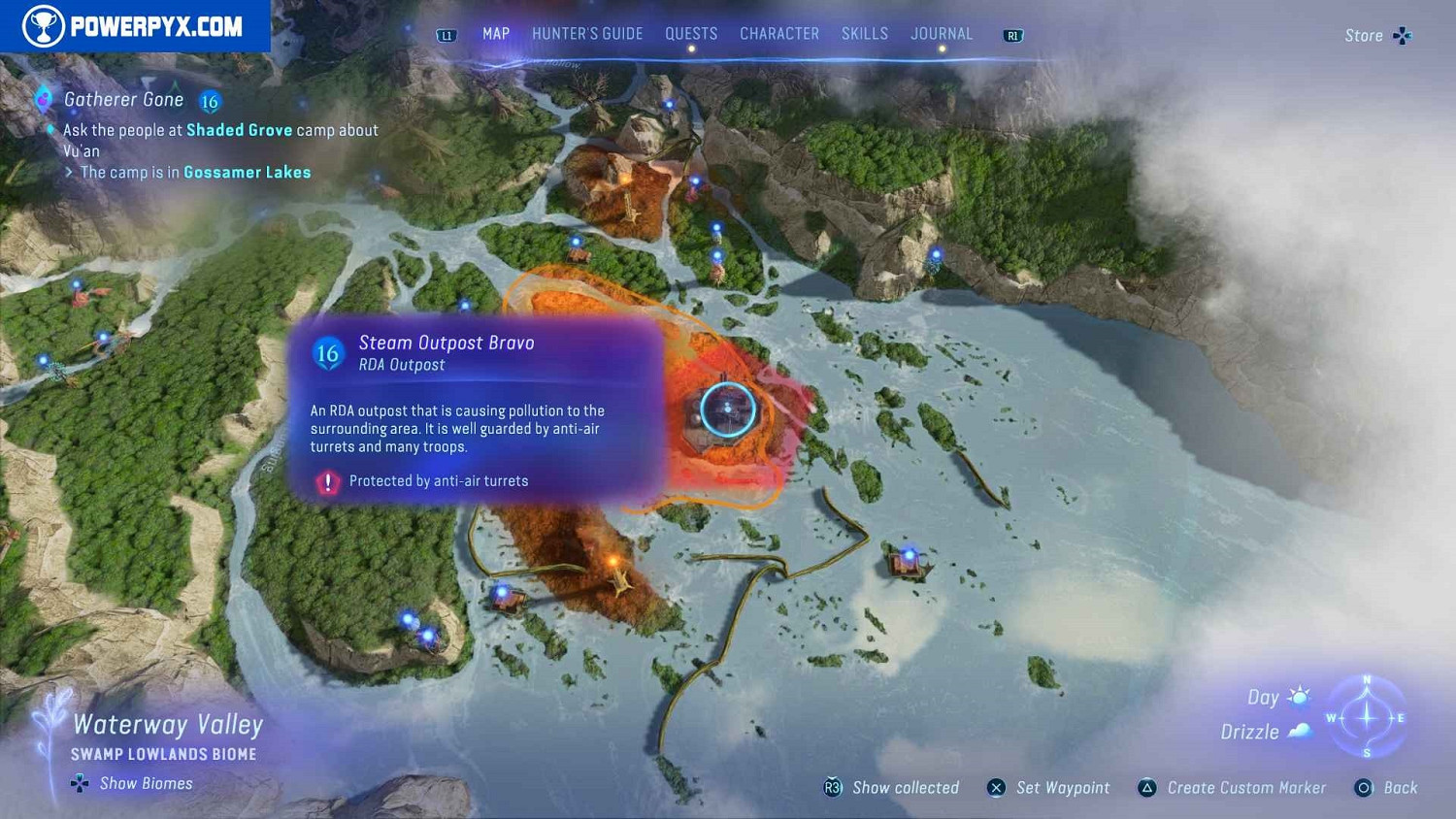Screen dimensions: 1456x819
Task: Click the Map tab
Action: point(496,34)
